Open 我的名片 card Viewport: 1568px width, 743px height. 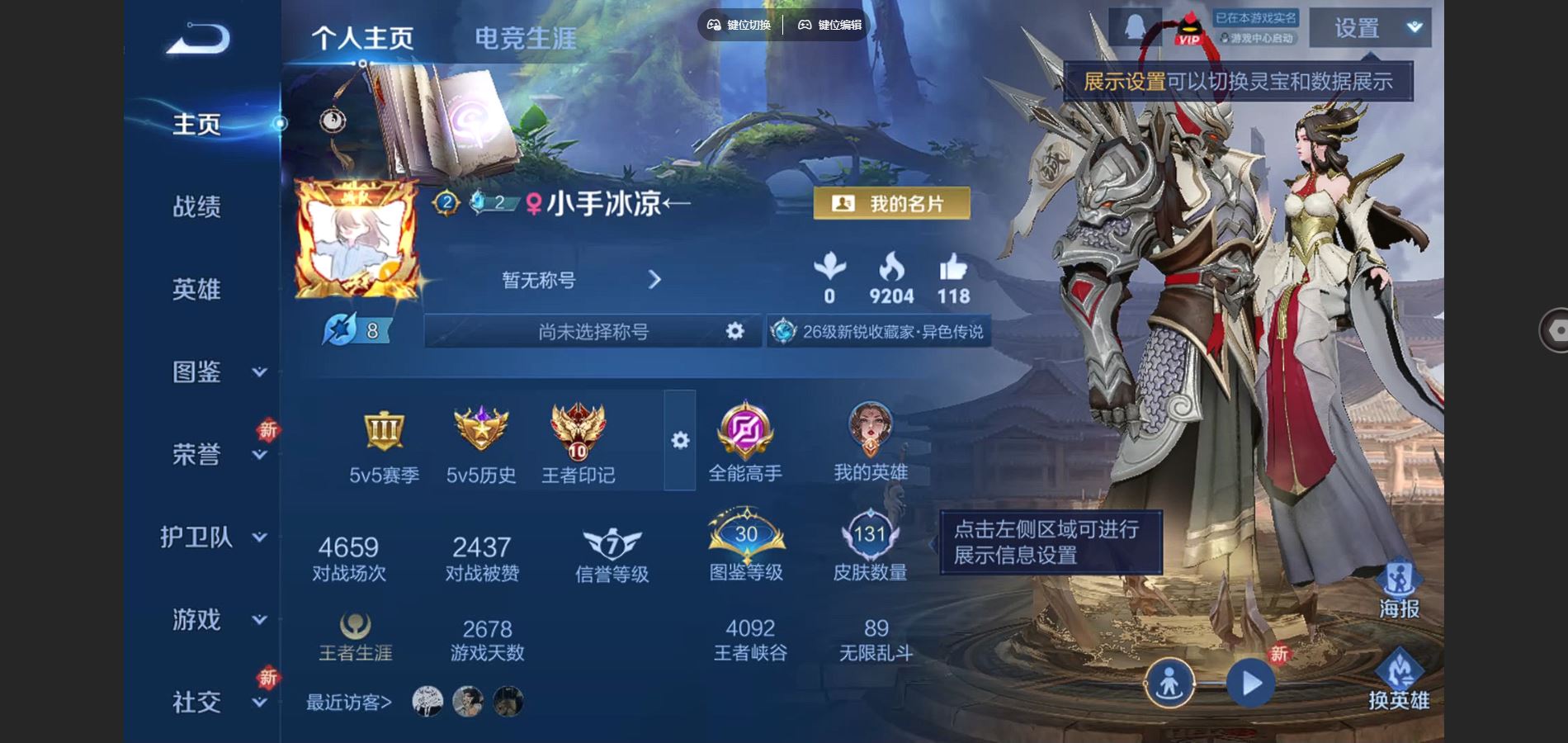[x=891, y=203]
